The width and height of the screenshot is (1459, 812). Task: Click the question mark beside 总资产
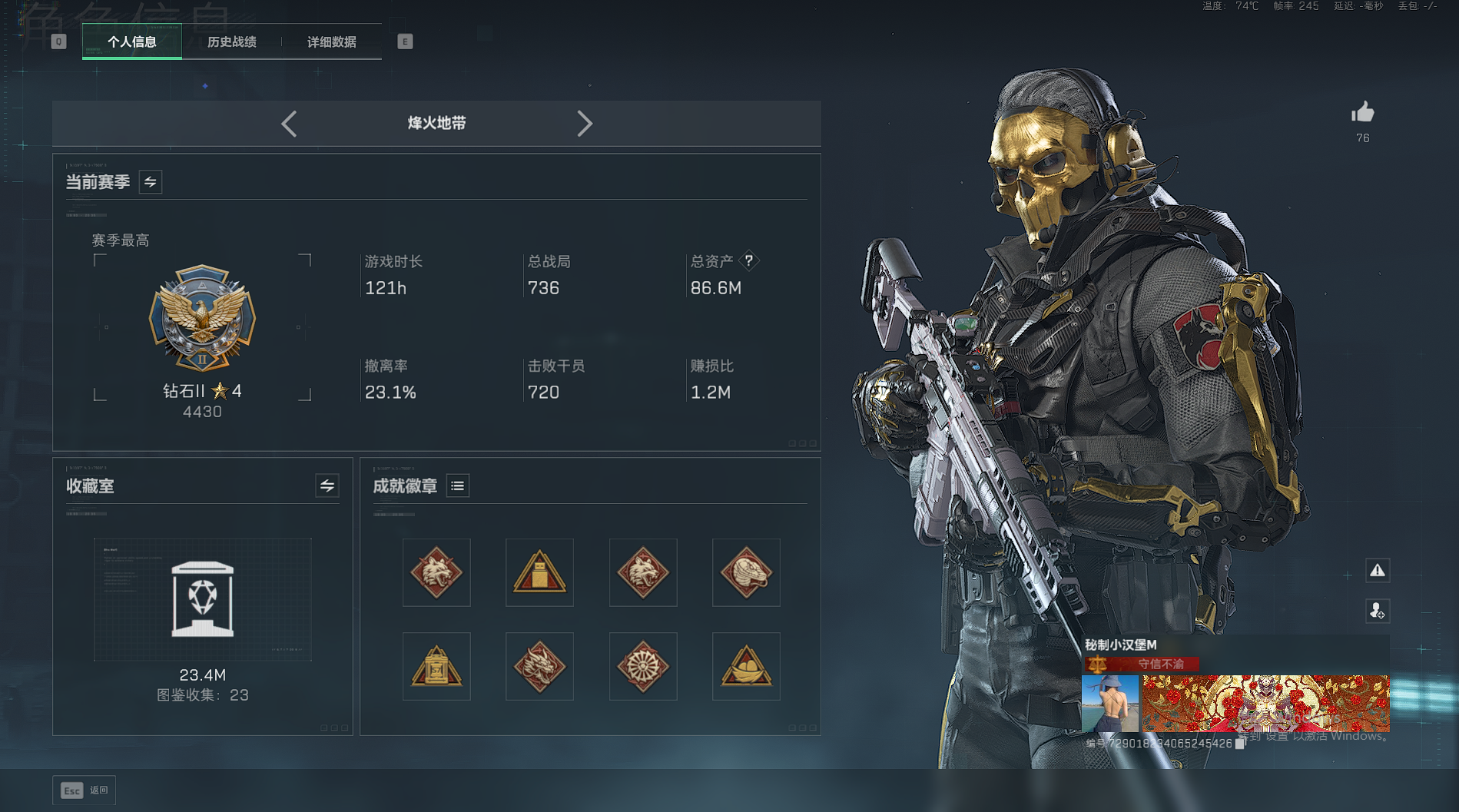(x=749, y=261)
